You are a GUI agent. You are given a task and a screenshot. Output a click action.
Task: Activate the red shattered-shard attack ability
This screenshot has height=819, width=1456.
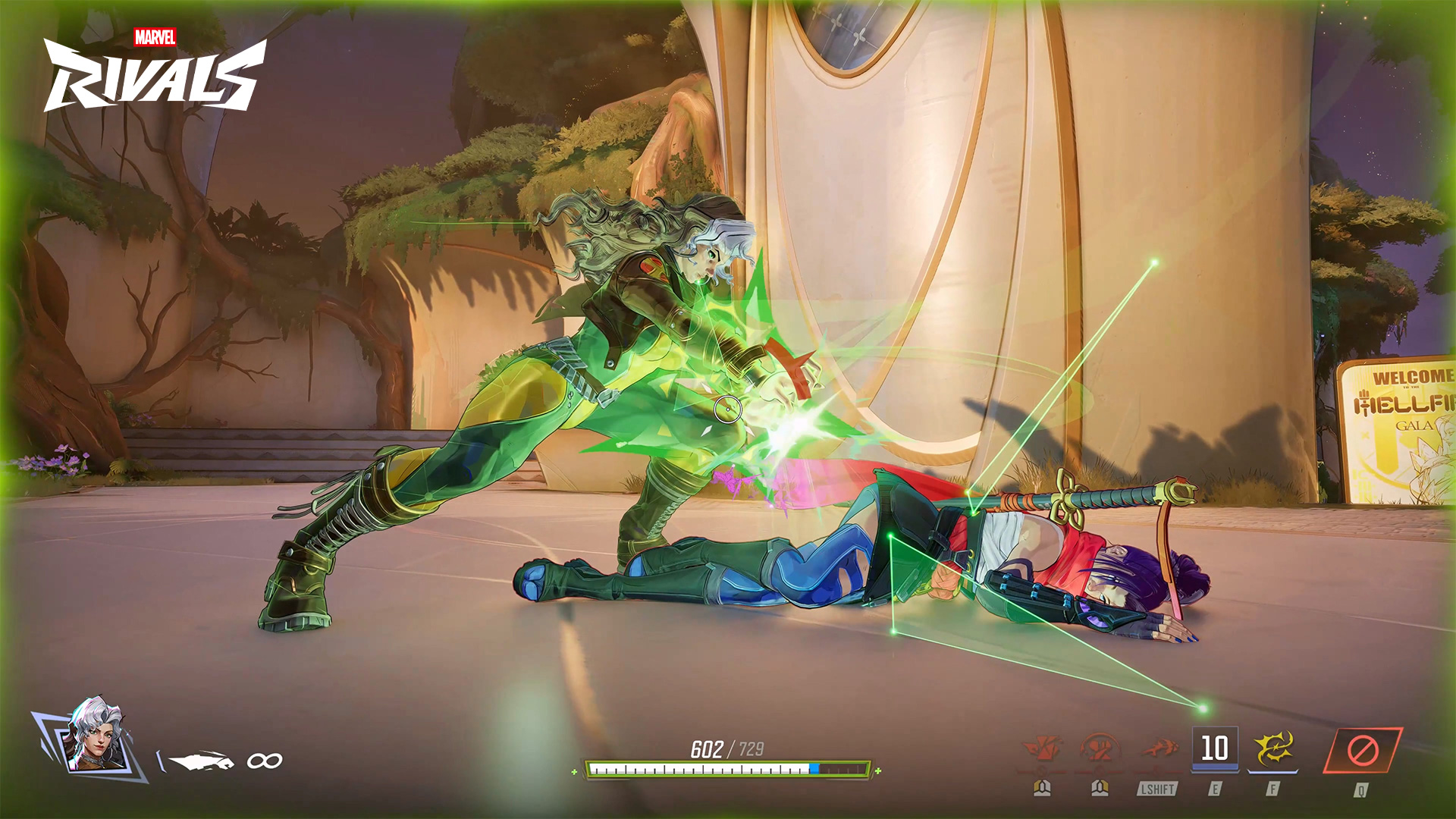click(x=1042, y=749)
